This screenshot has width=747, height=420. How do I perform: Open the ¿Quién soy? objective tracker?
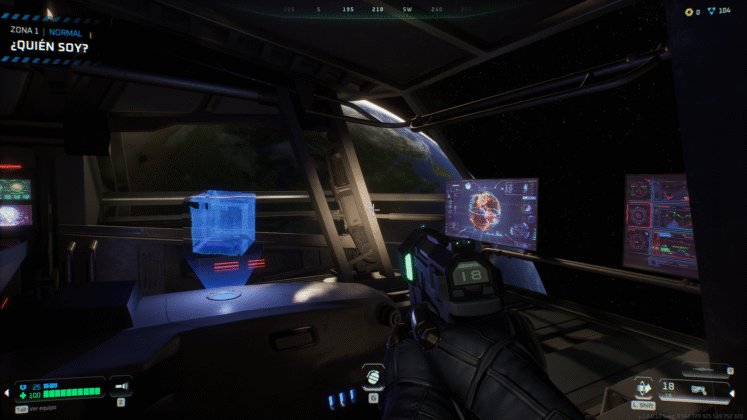46,46
